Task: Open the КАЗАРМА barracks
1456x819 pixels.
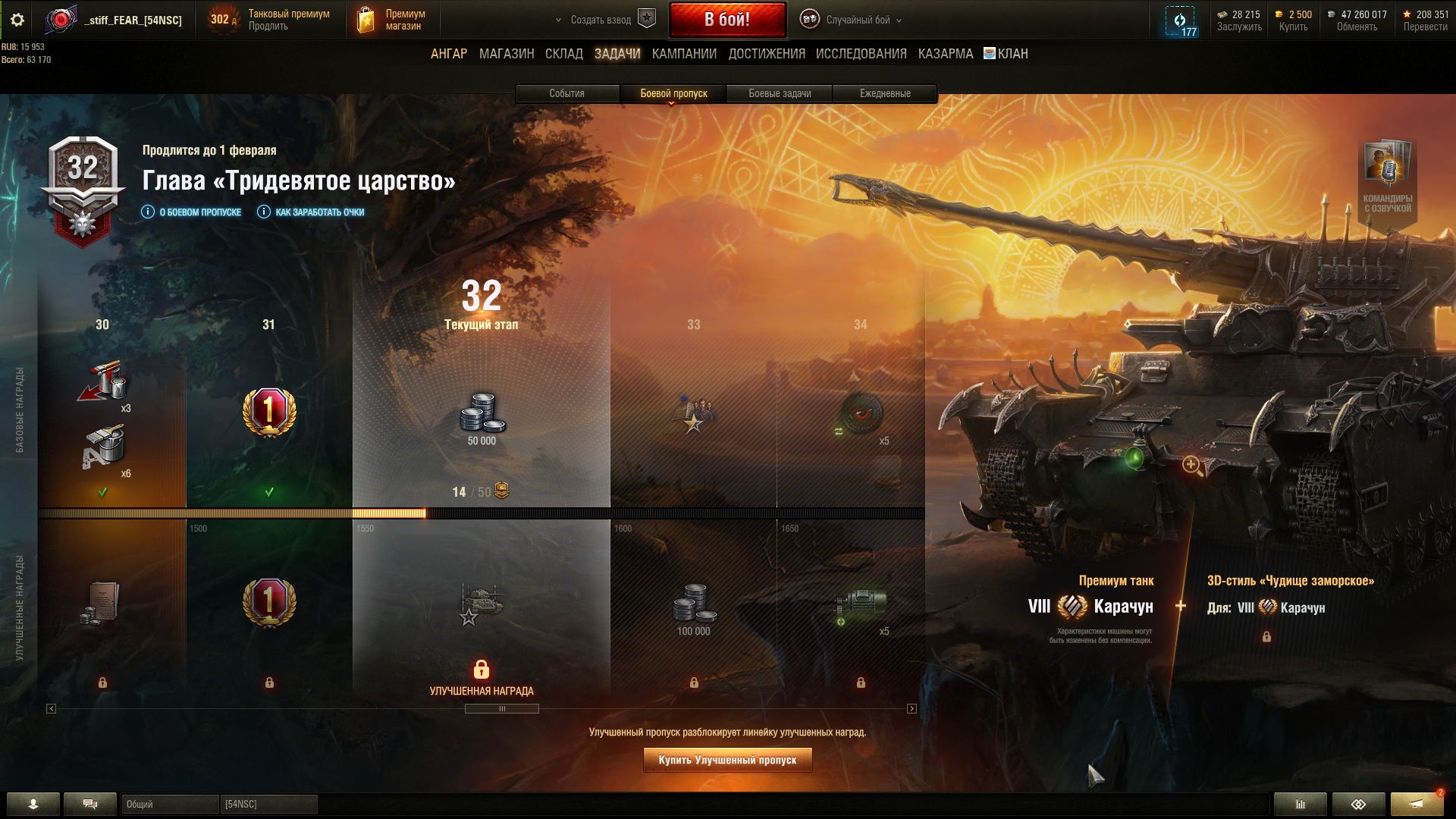Action: [946, 54]
